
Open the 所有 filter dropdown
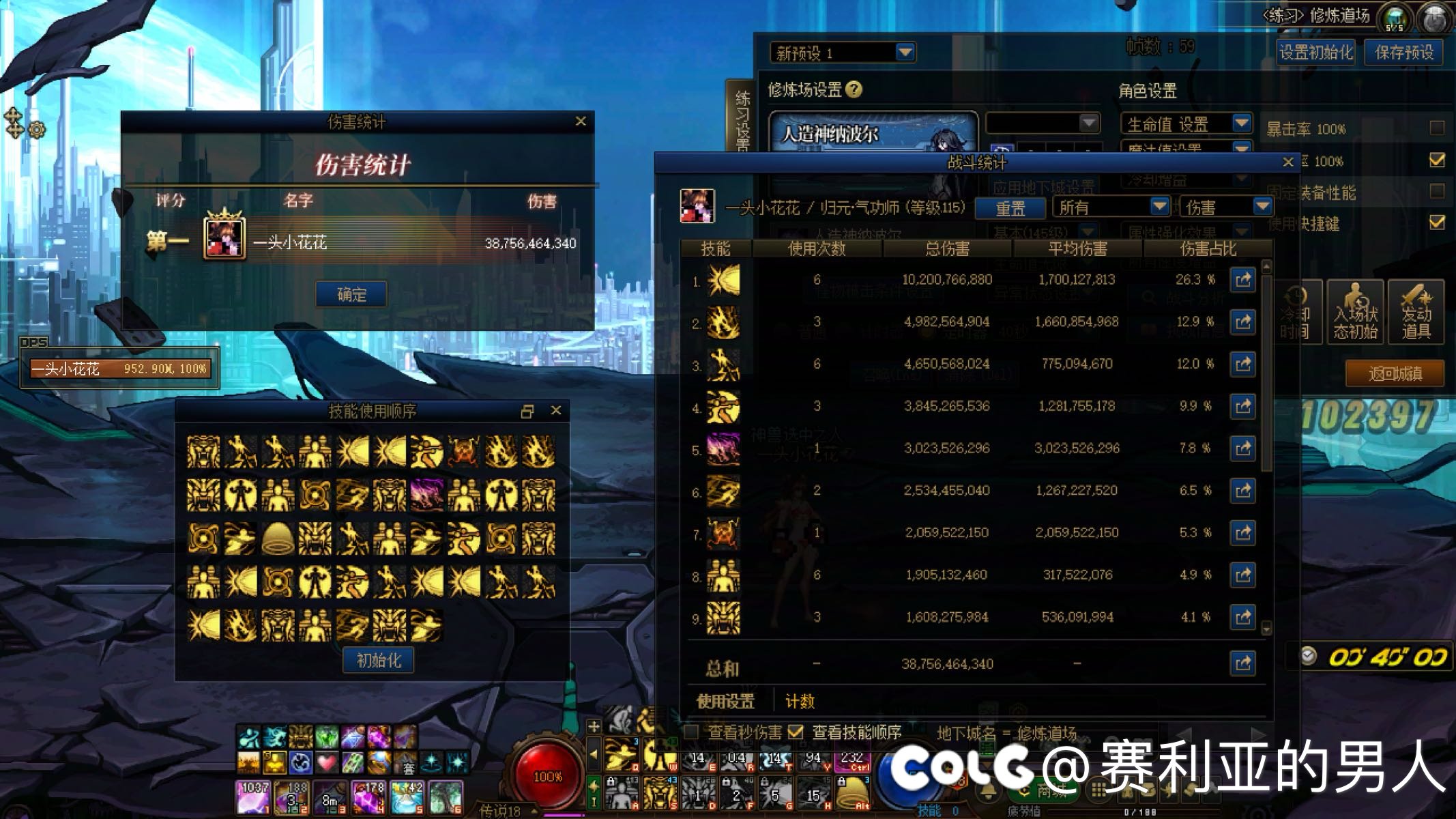pos(1159,206)
